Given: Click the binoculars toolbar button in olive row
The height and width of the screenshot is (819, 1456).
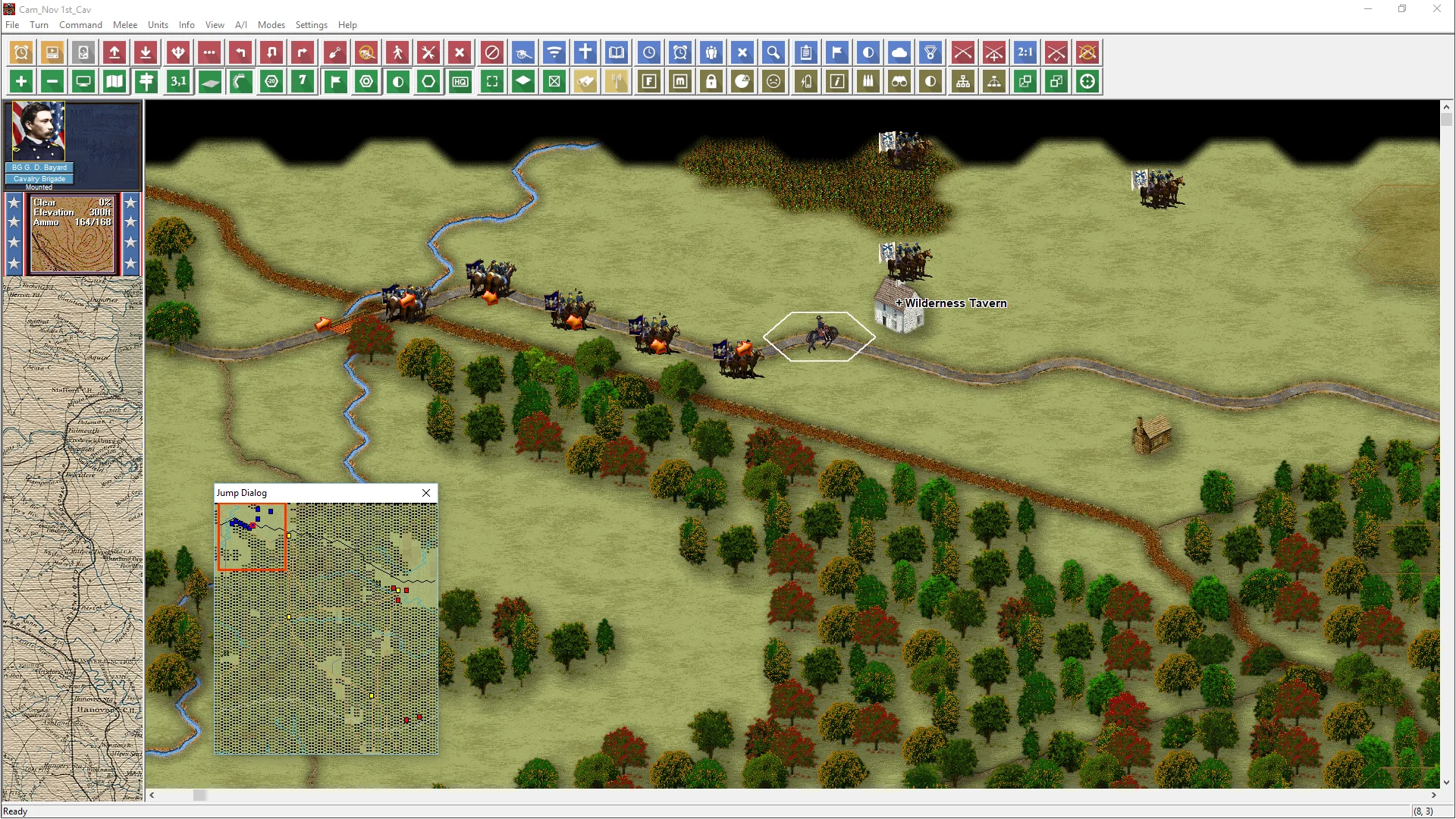Looking at the screenshot, I should click(x=899, y=81).
